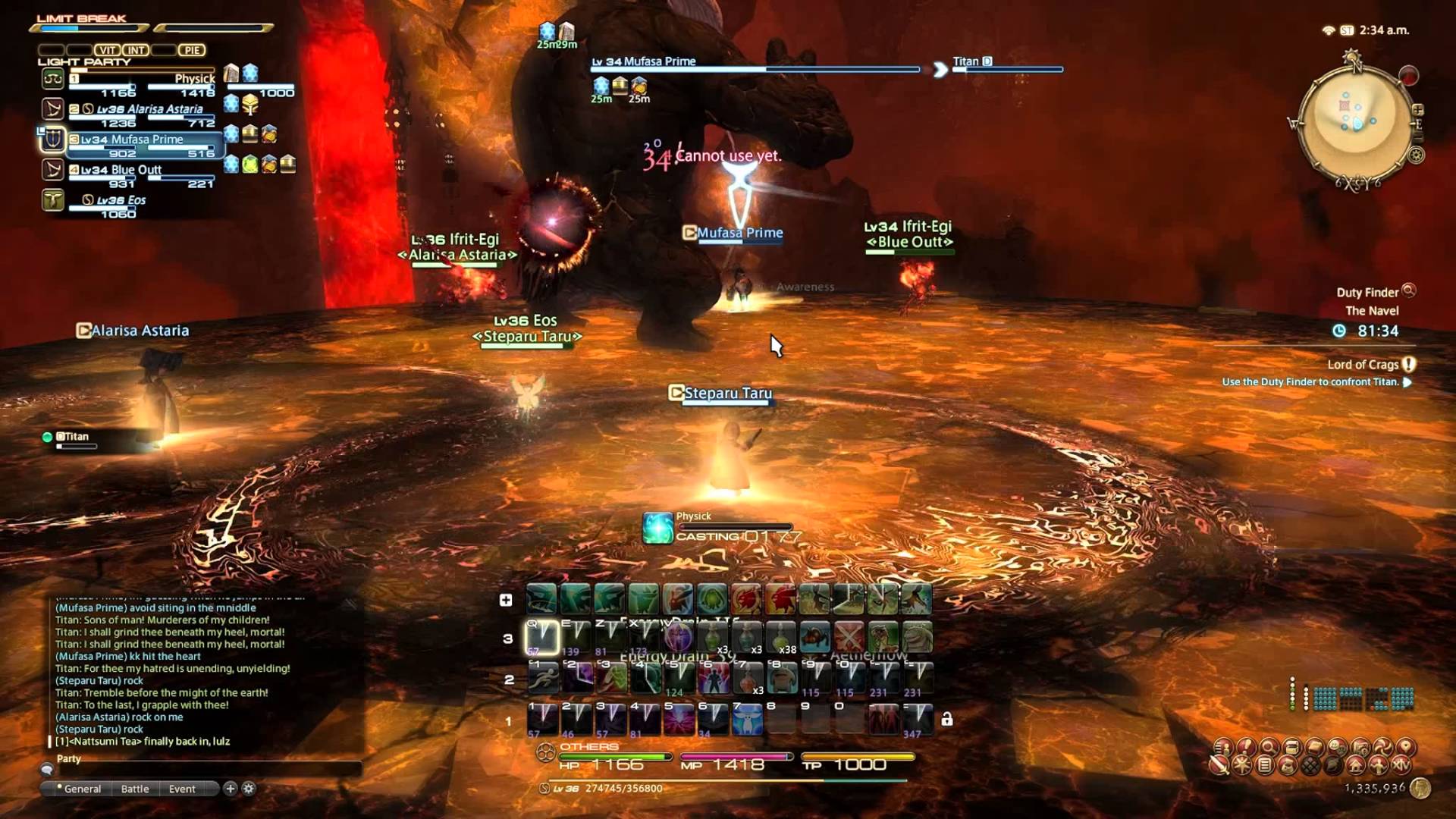Viewport: 1456px width, 819px height.
Task: Click the XIV system menu icon
Action: click(1401, 766)
